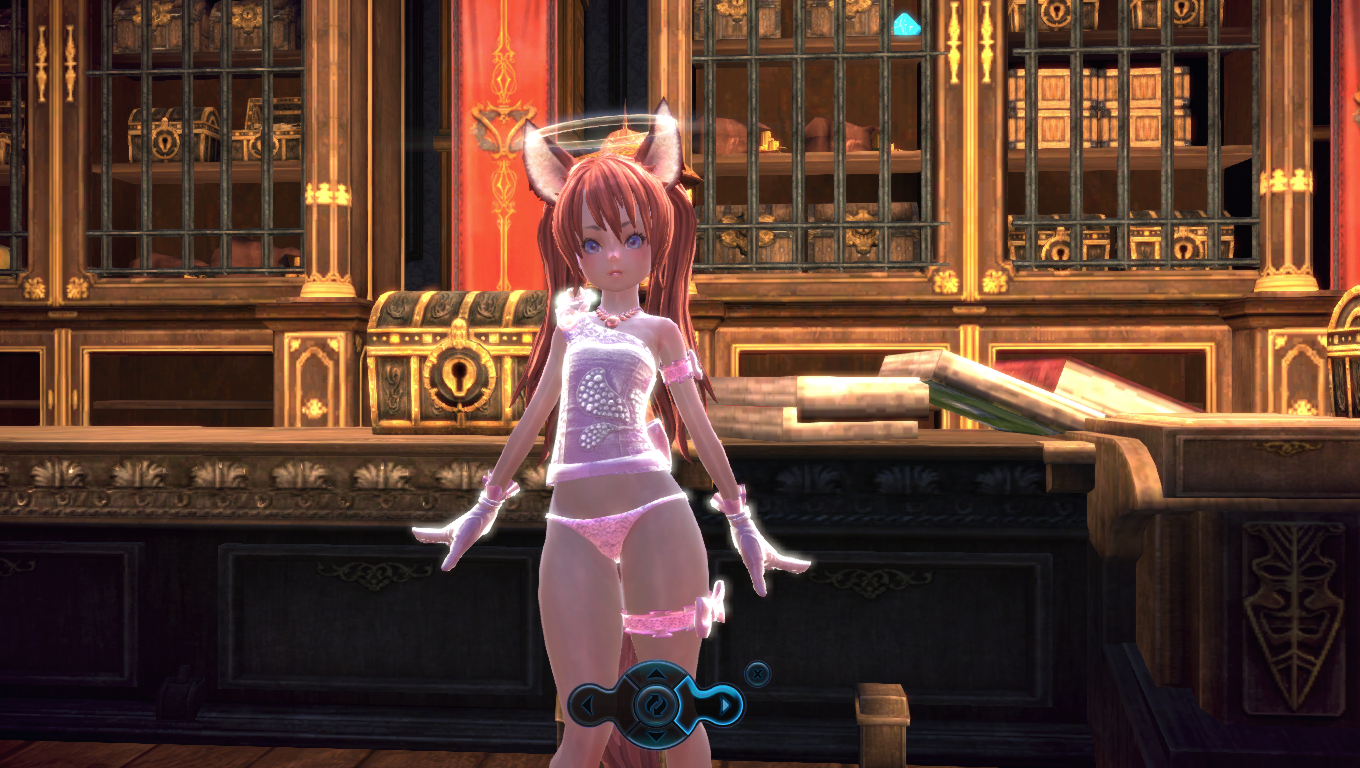Click the highlighted right arrow rotate button
This screenshot has width=1360, height=768.
pyautogui.click(x=727, y=707)
